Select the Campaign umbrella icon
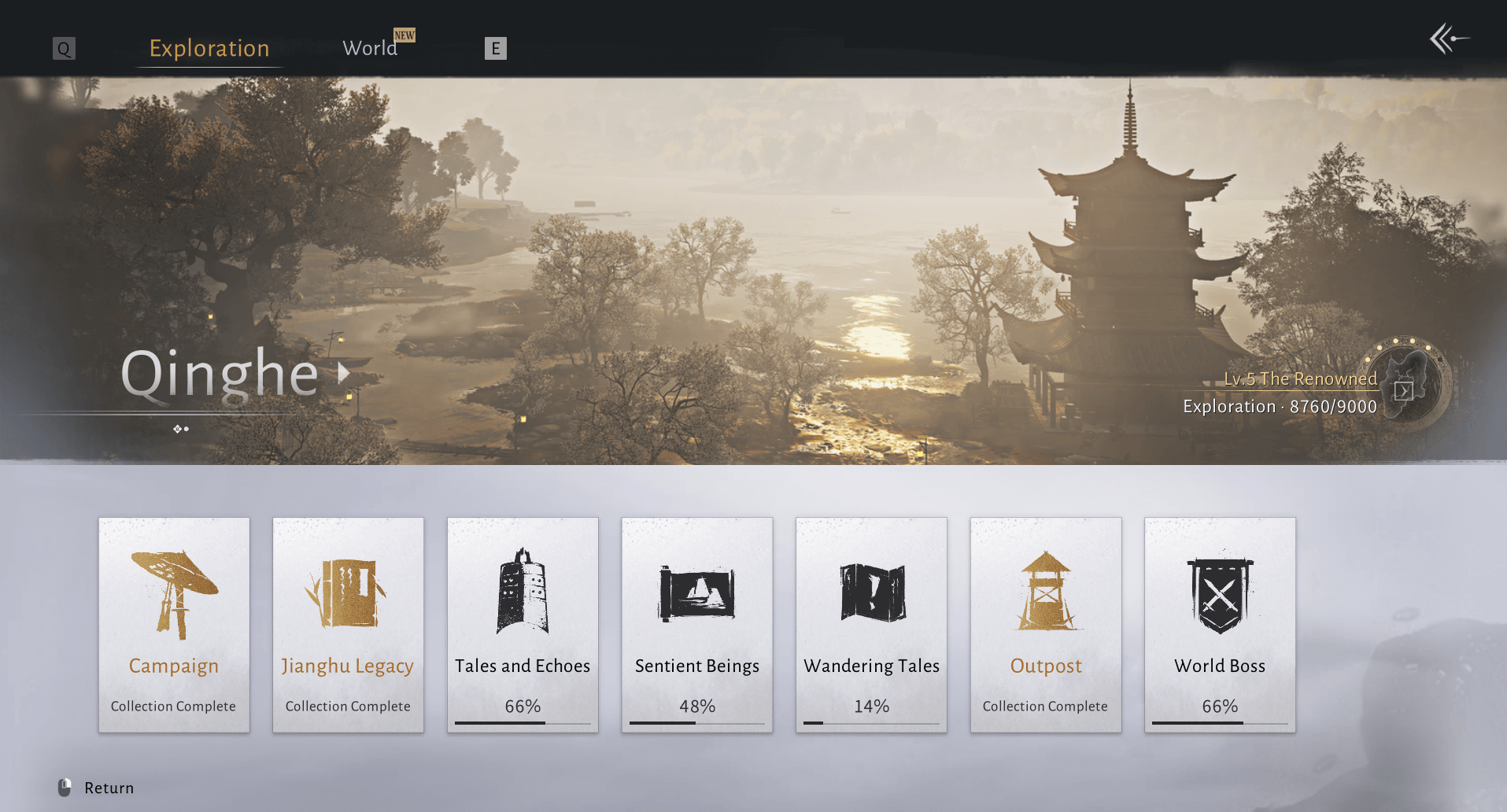Image resolution: width=1507 pixels, height=812 pixels. click(x=174, y=594)
